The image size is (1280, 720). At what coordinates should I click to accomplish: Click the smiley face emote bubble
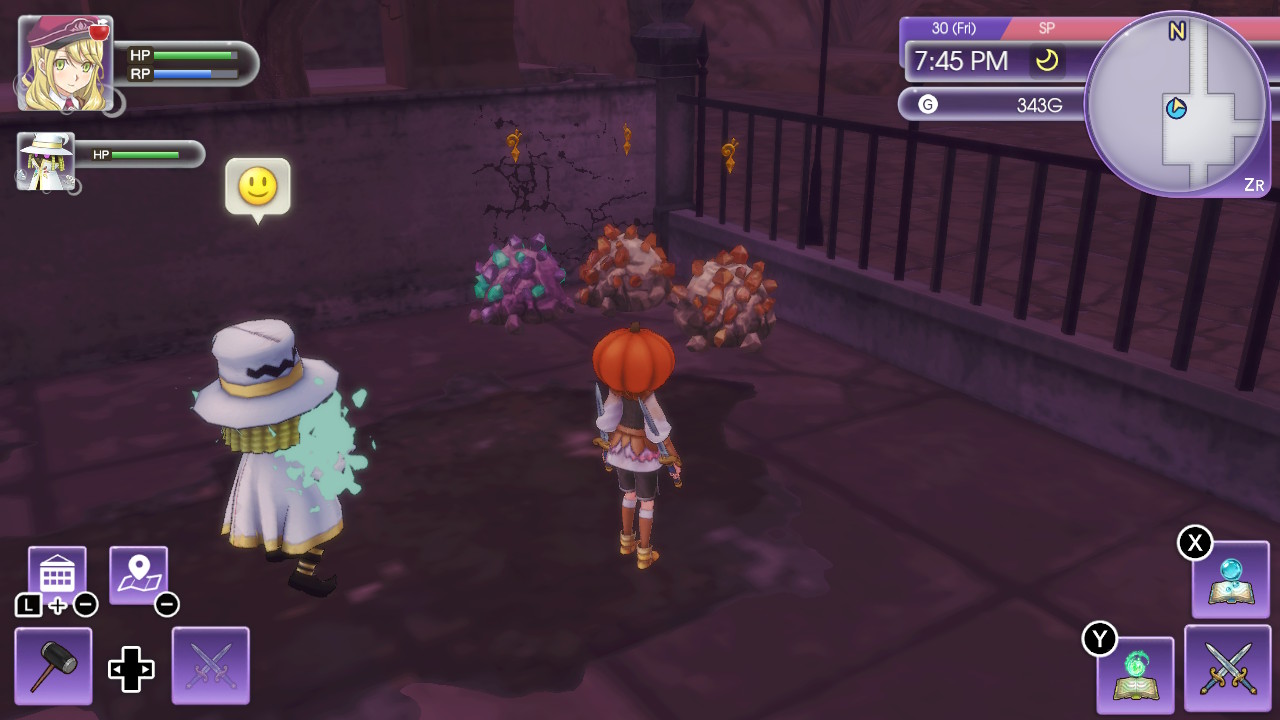259,188
